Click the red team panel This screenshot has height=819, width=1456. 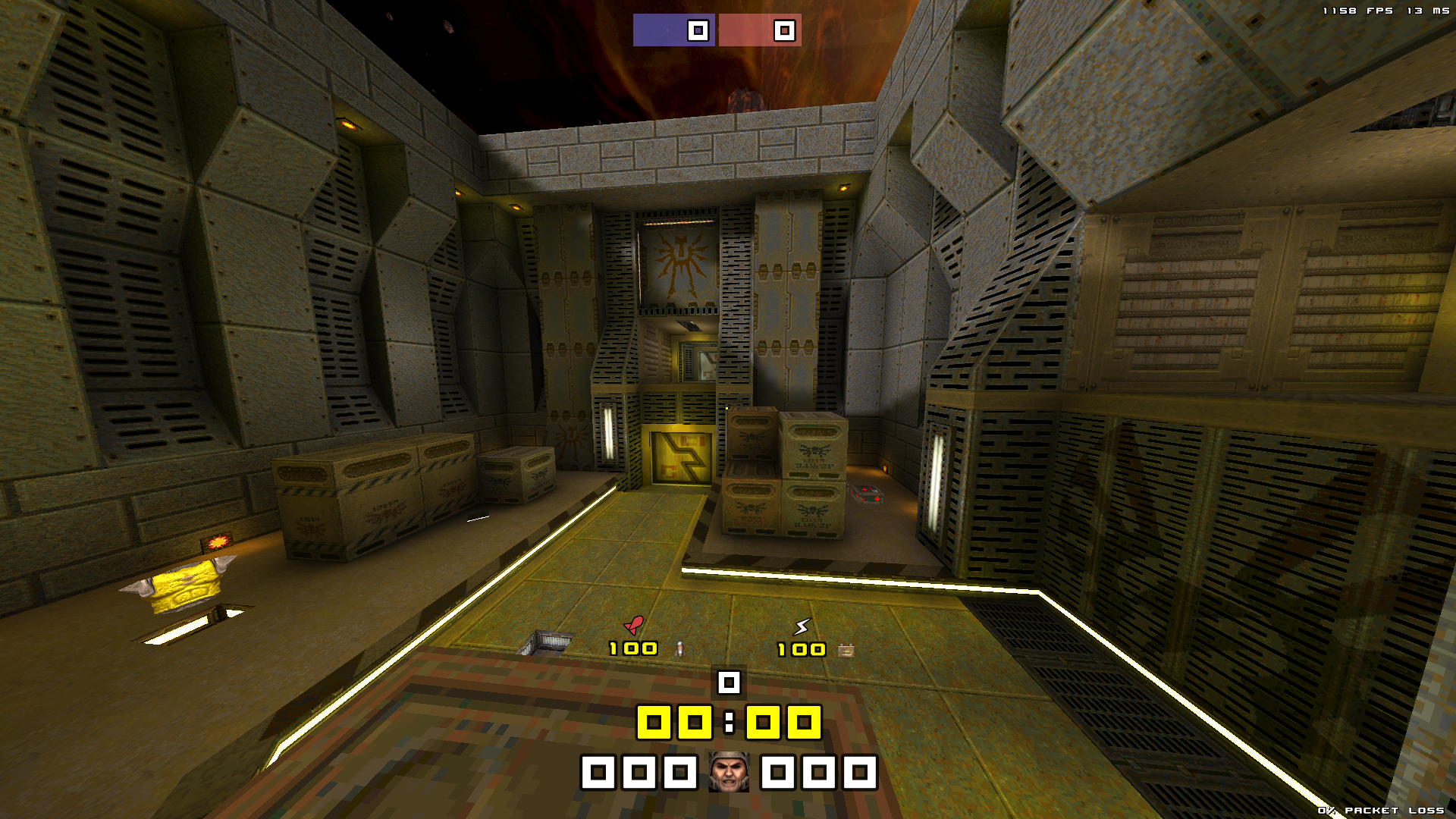760,30
